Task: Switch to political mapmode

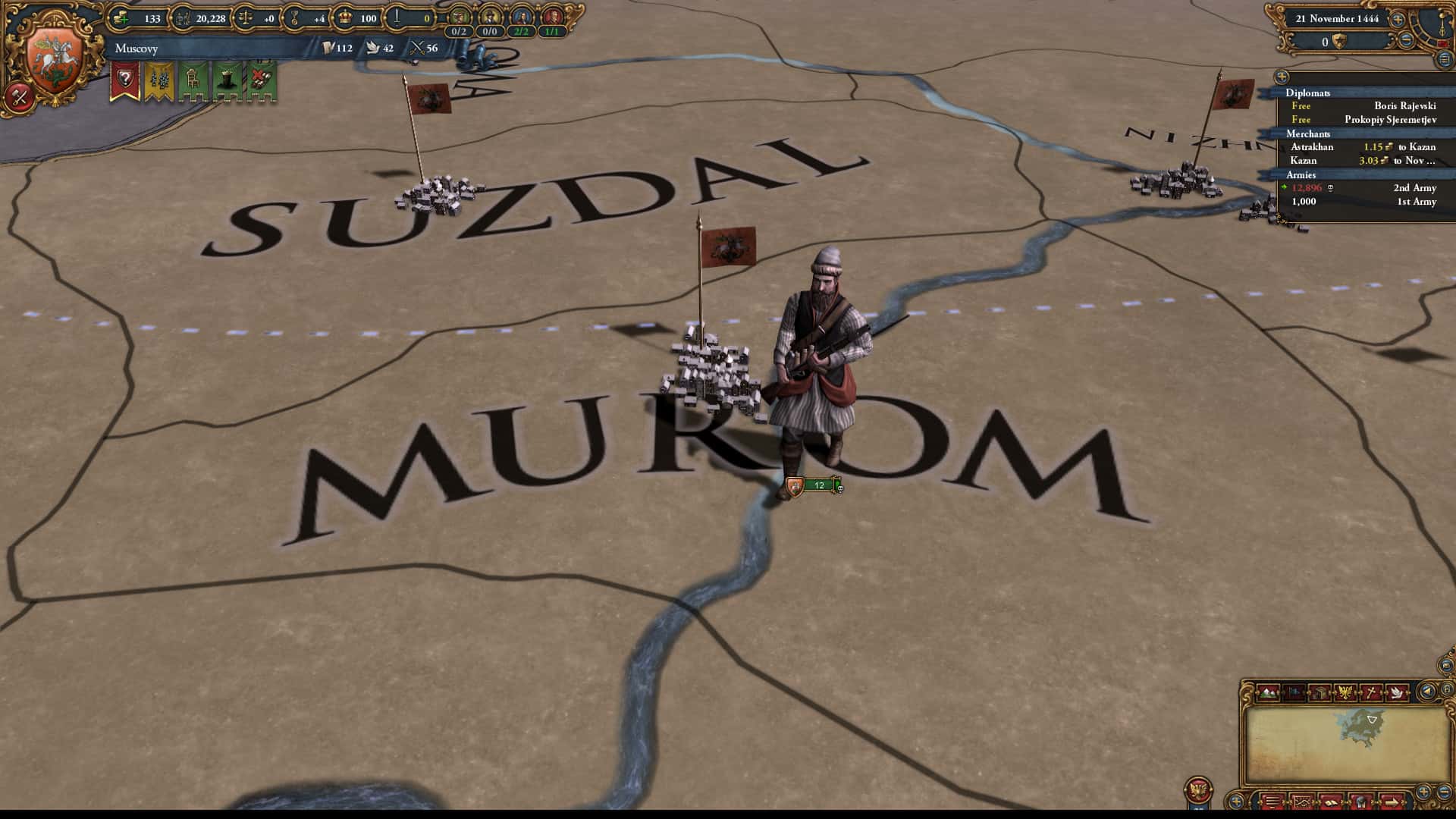Action: coord(1345,692)
